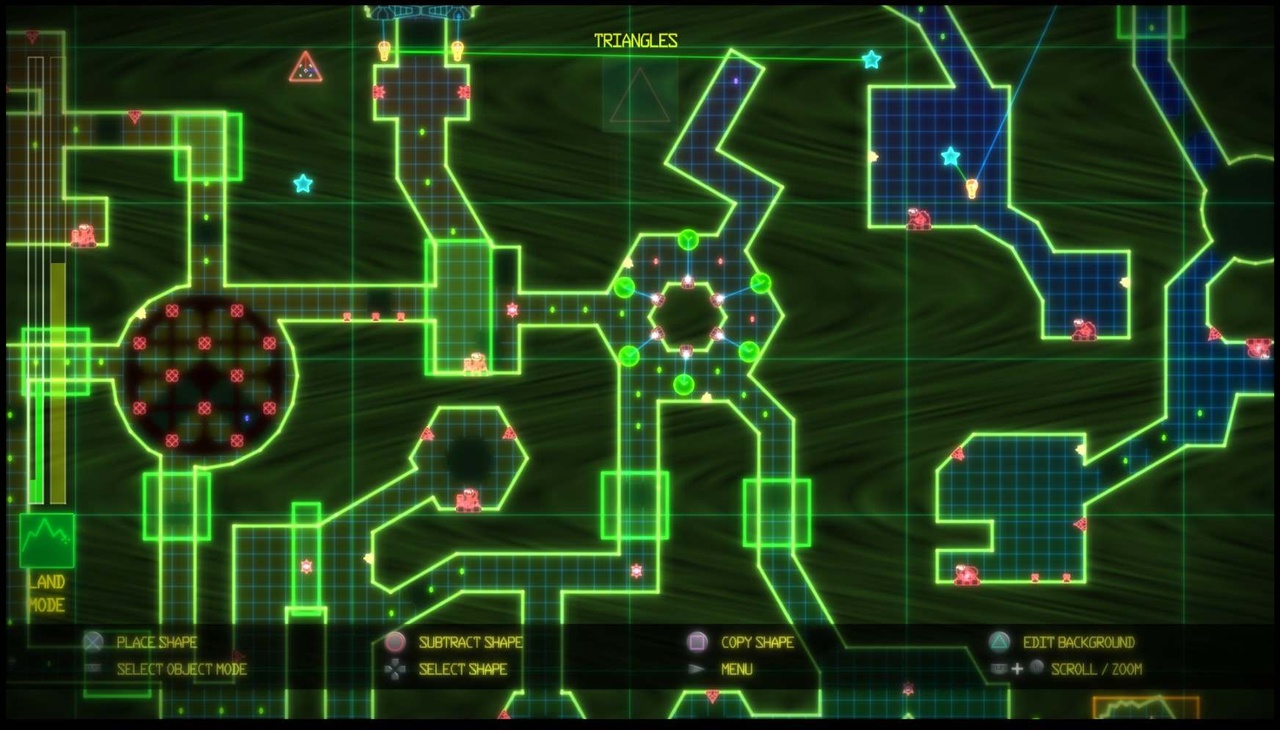Click the d-pad icon for Select Object Mode
This screenshot has width=1280, height=730.
click(x=92, y=669)
